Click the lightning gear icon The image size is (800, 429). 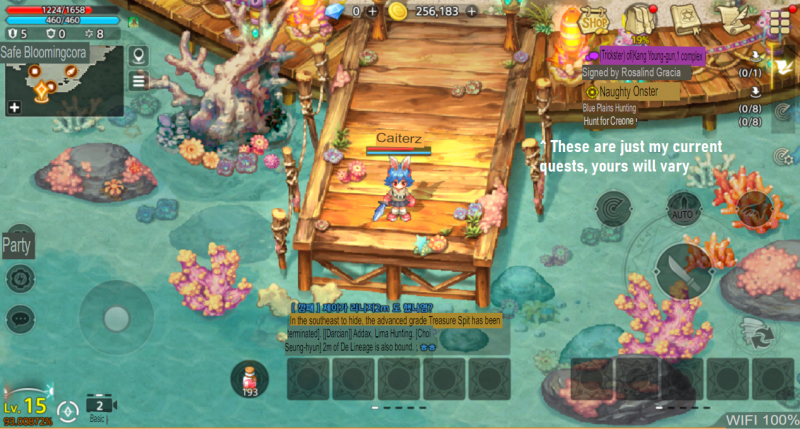[19, 279]
